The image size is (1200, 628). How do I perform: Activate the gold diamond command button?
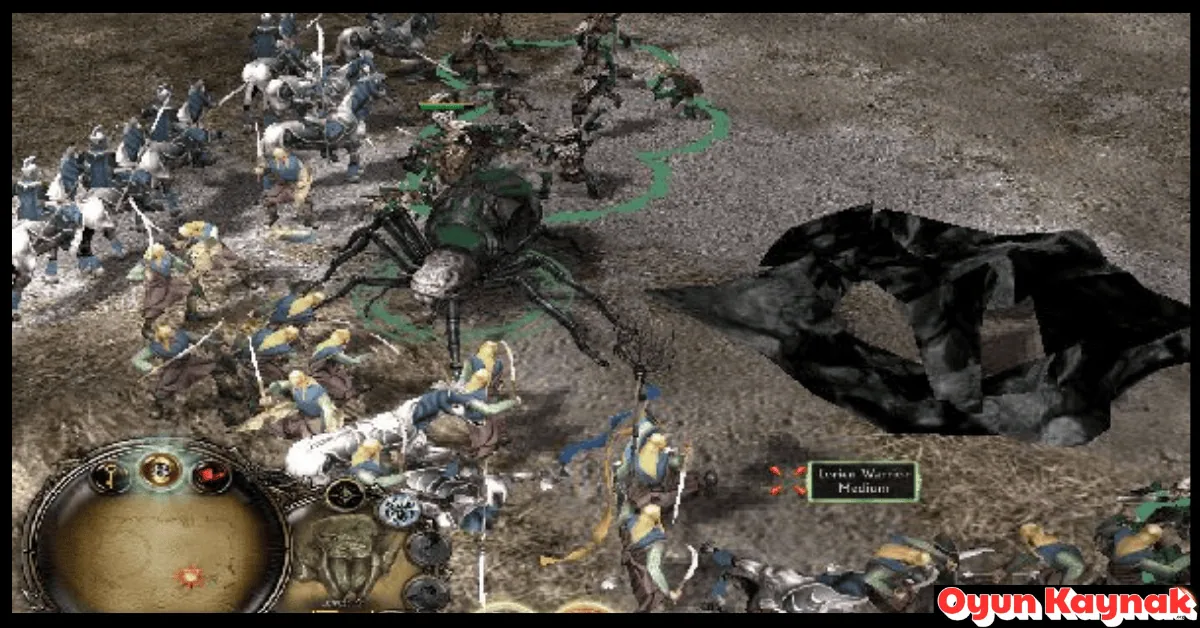pos(345,494)
